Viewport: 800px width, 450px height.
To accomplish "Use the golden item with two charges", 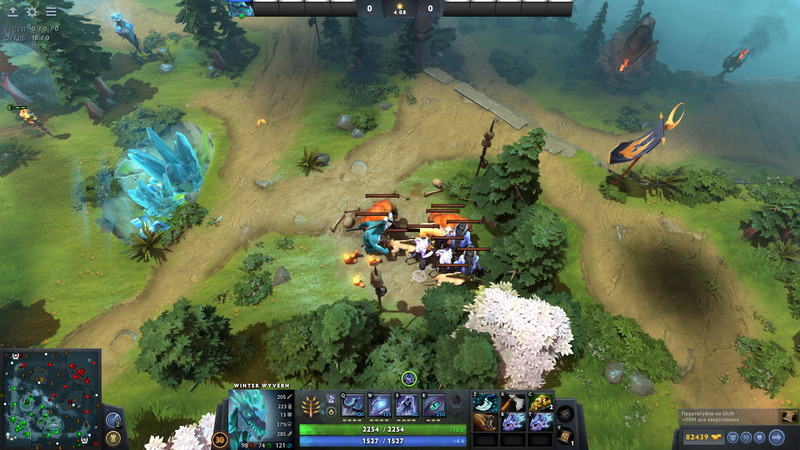I will pos(539,402).
